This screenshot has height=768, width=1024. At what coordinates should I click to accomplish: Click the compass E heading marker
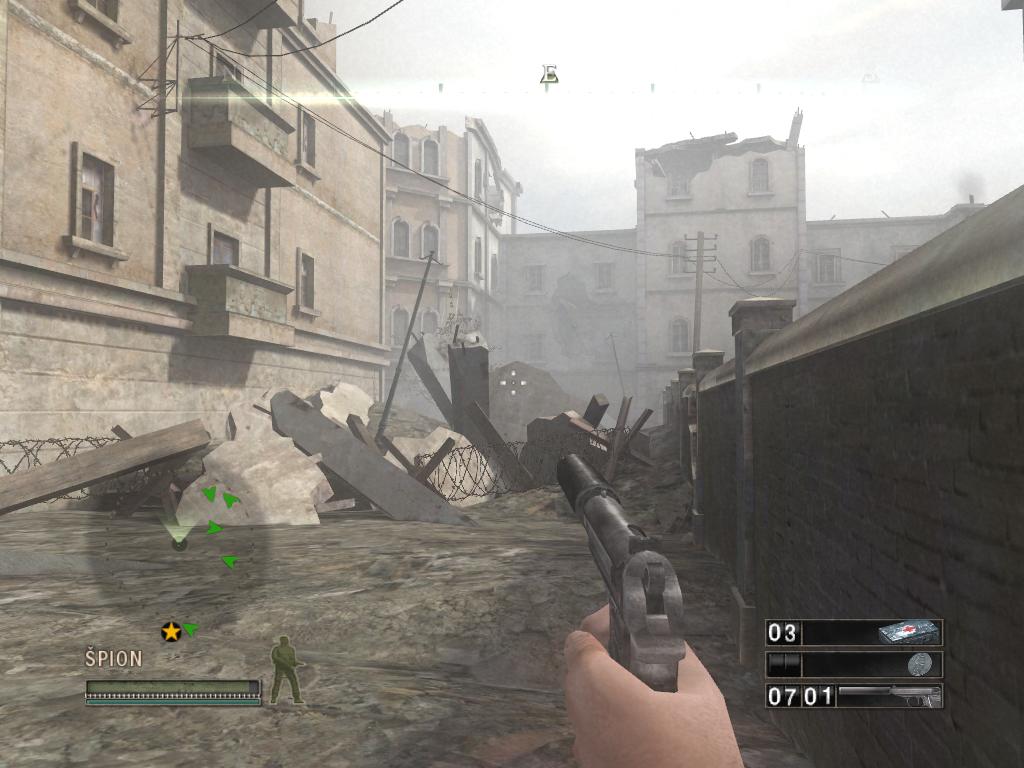click(x=548, y=74)
